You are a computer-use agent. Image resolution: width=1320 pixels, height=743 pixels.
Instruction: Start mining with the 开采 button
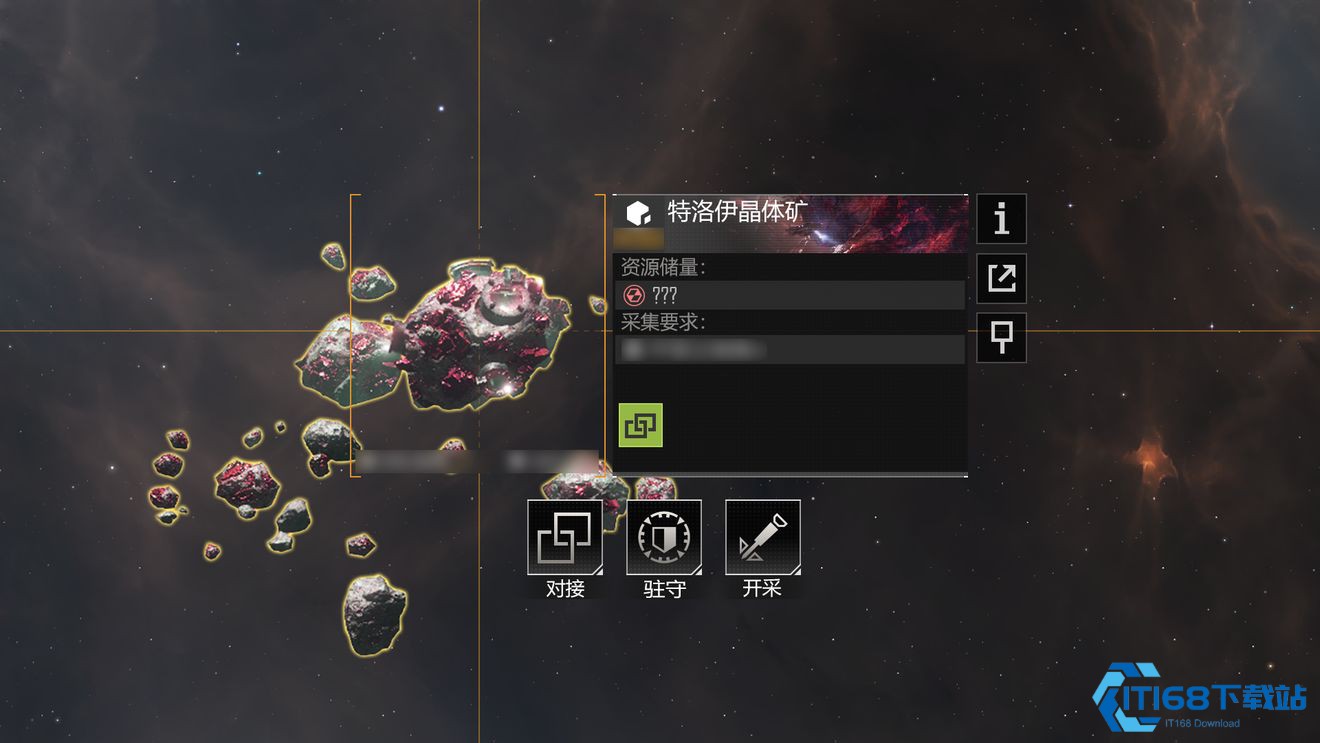[762, 538]
